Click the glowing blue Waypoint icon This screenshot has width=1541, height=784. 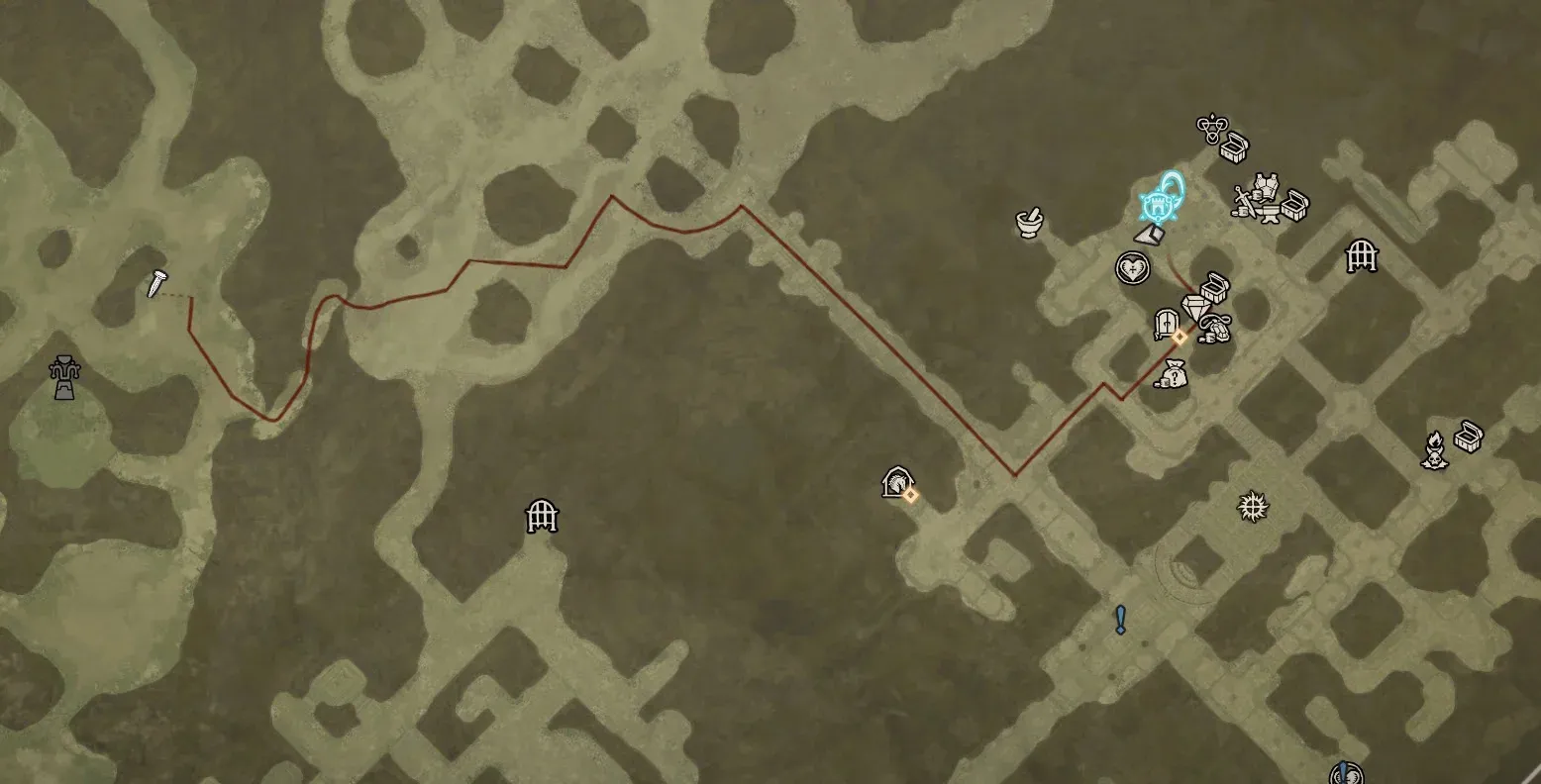(1157, 206)
